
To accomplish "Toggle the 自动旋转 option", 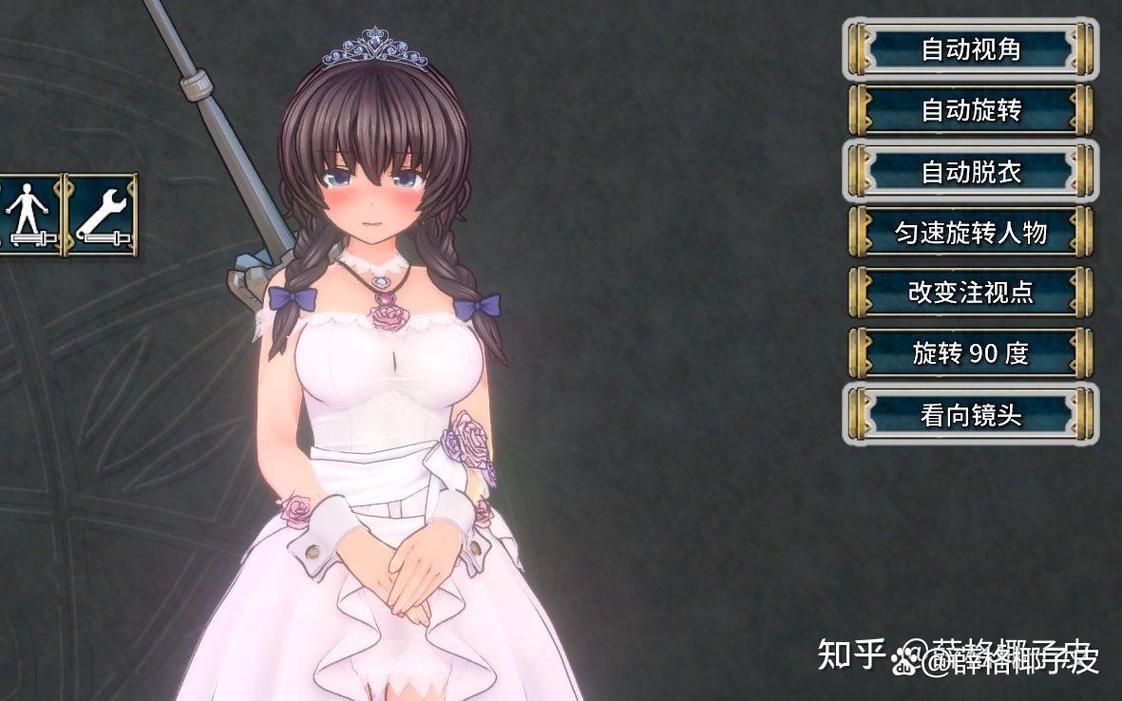I will coord(970,110).
